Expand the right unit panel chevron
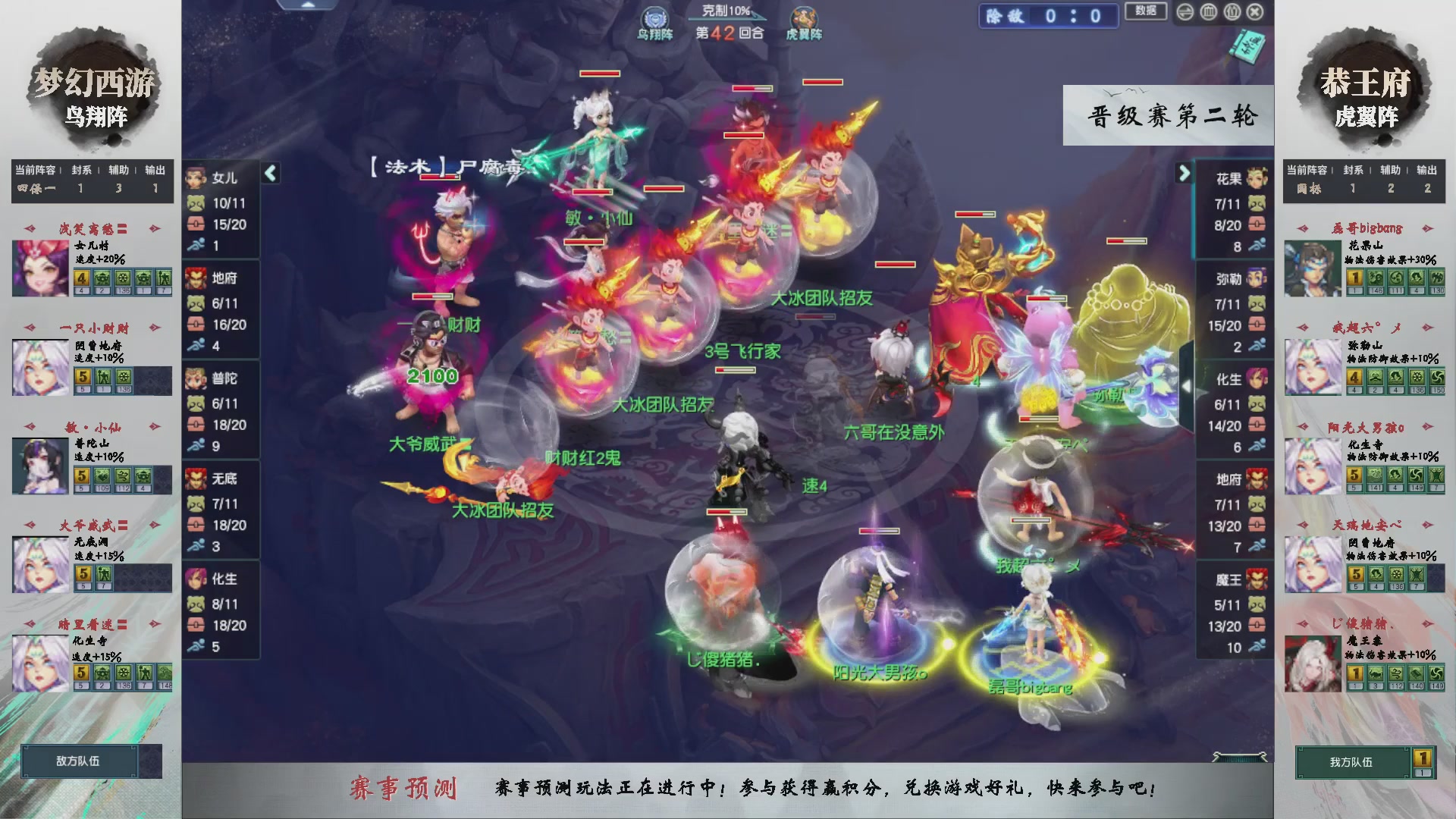Screen dimensions: 1456x819 pyautogui.click(x=1184, y=173)
